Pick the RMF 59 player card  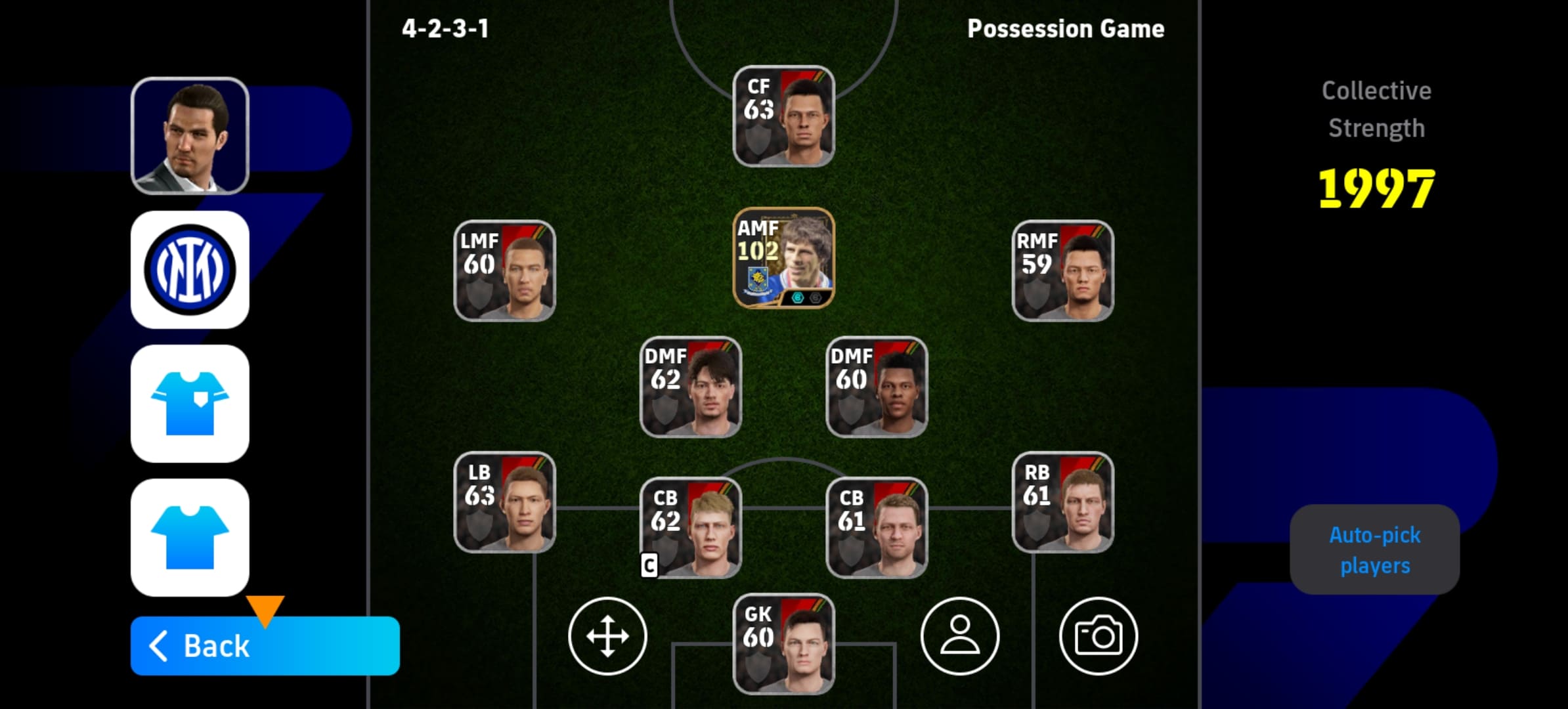click(x=1062, y=270)
